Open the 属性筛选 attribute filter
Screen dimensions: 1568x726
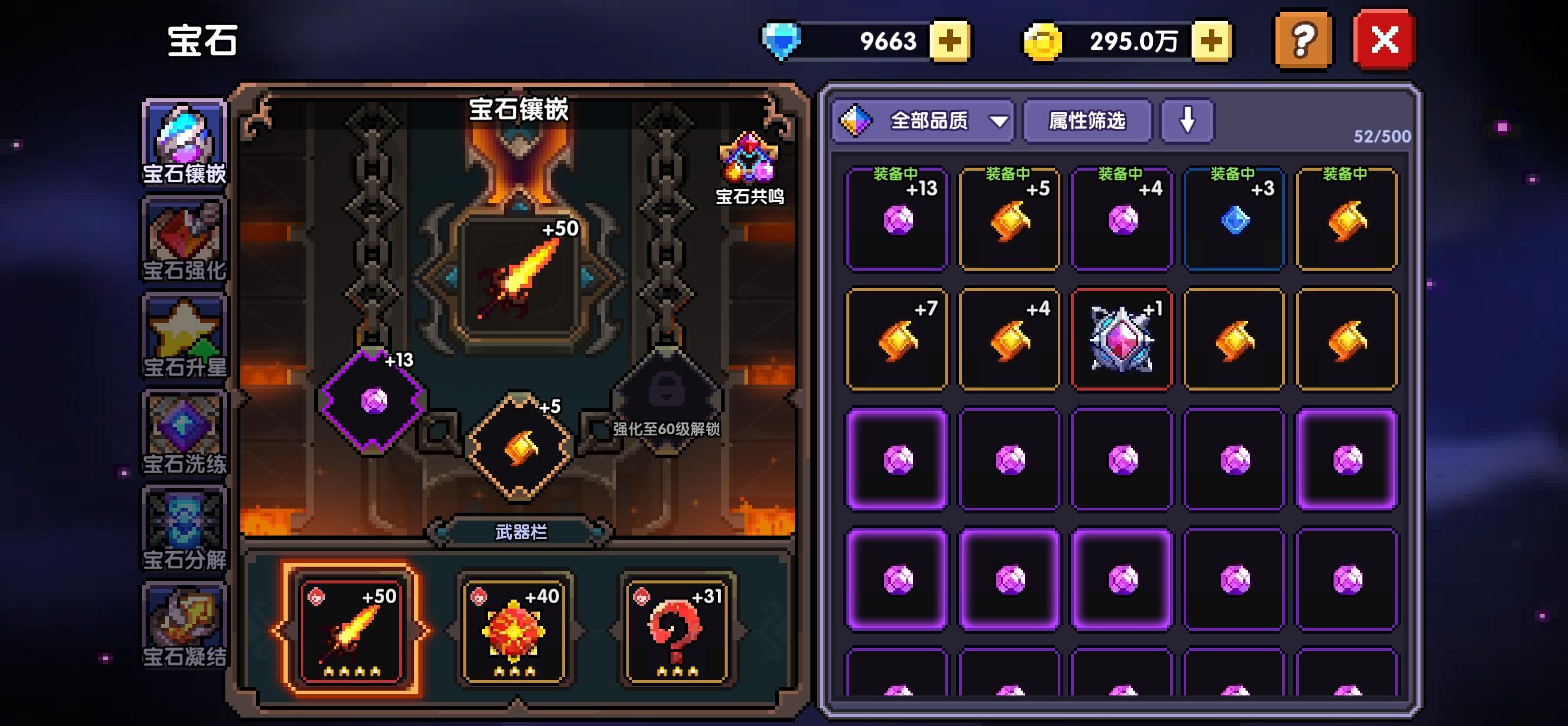[1087, 121]
